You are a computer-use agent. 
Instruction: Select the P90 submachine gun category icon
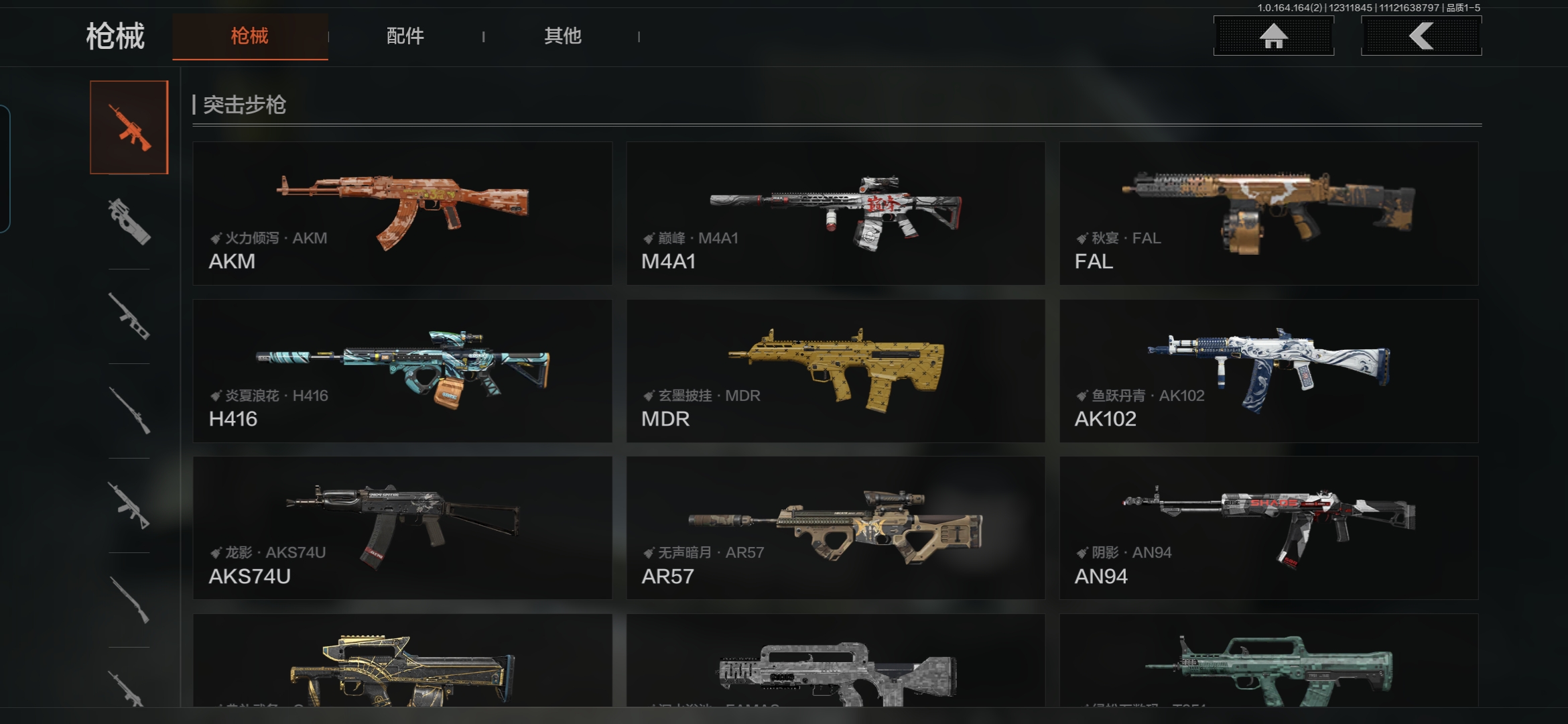click(129, 221)
